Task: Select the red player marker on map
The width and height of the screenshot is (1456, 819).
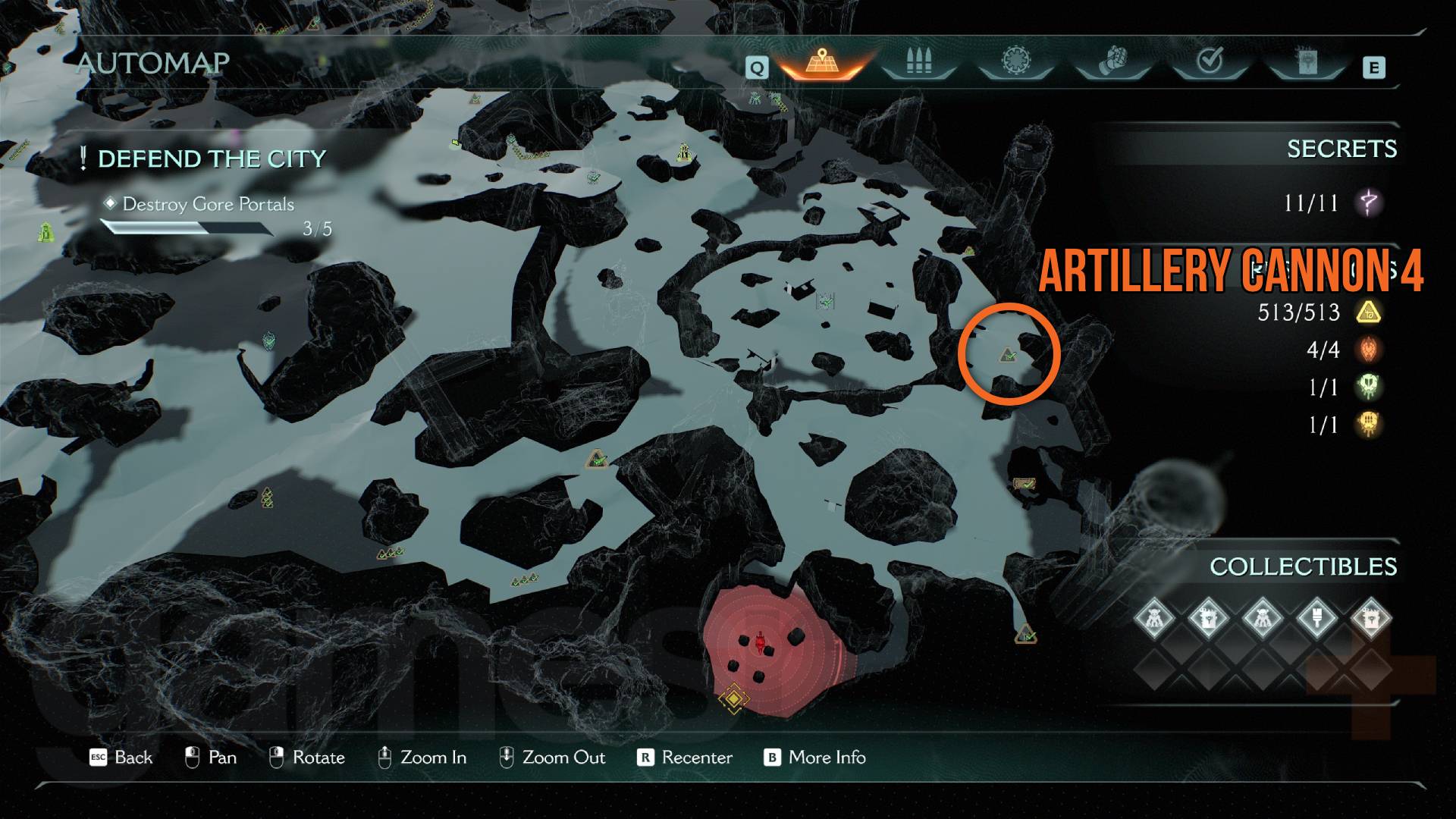Action: click(761, 644)
